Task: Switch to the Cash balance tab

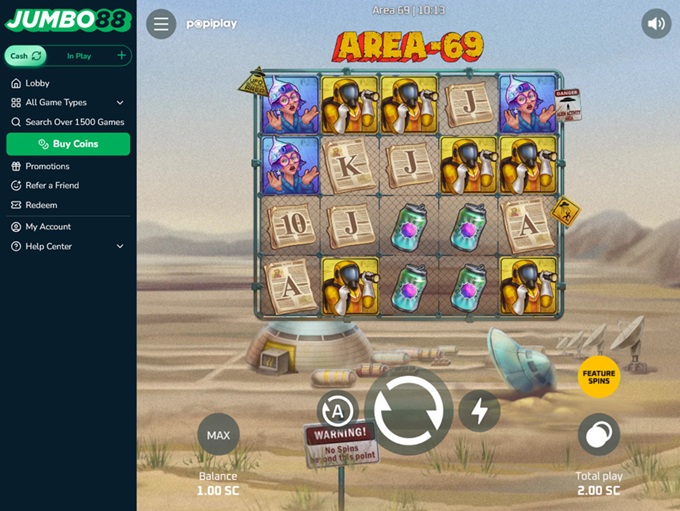Action: [x=25, y=56]
